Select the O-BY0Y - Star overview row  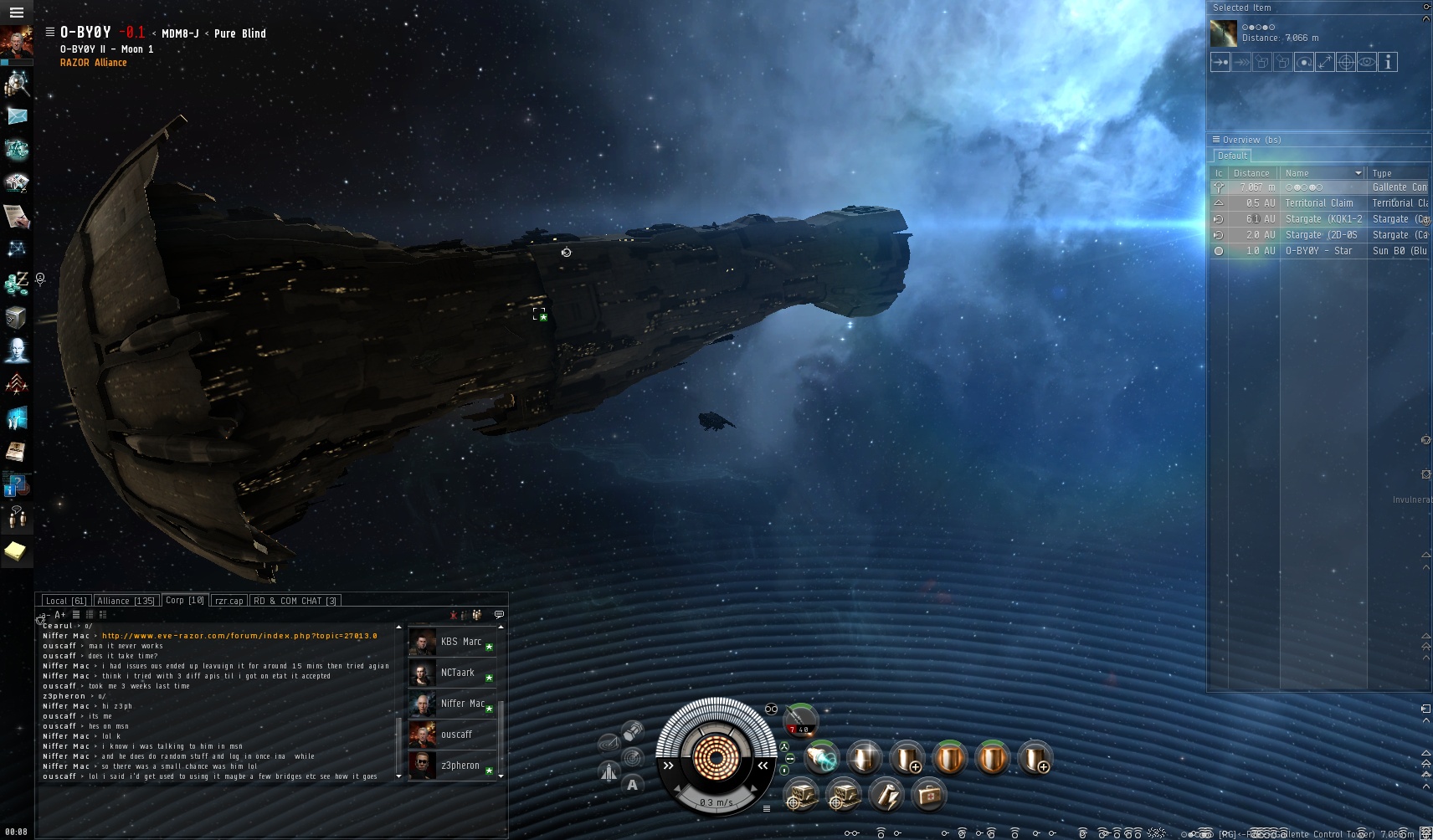1318,251
